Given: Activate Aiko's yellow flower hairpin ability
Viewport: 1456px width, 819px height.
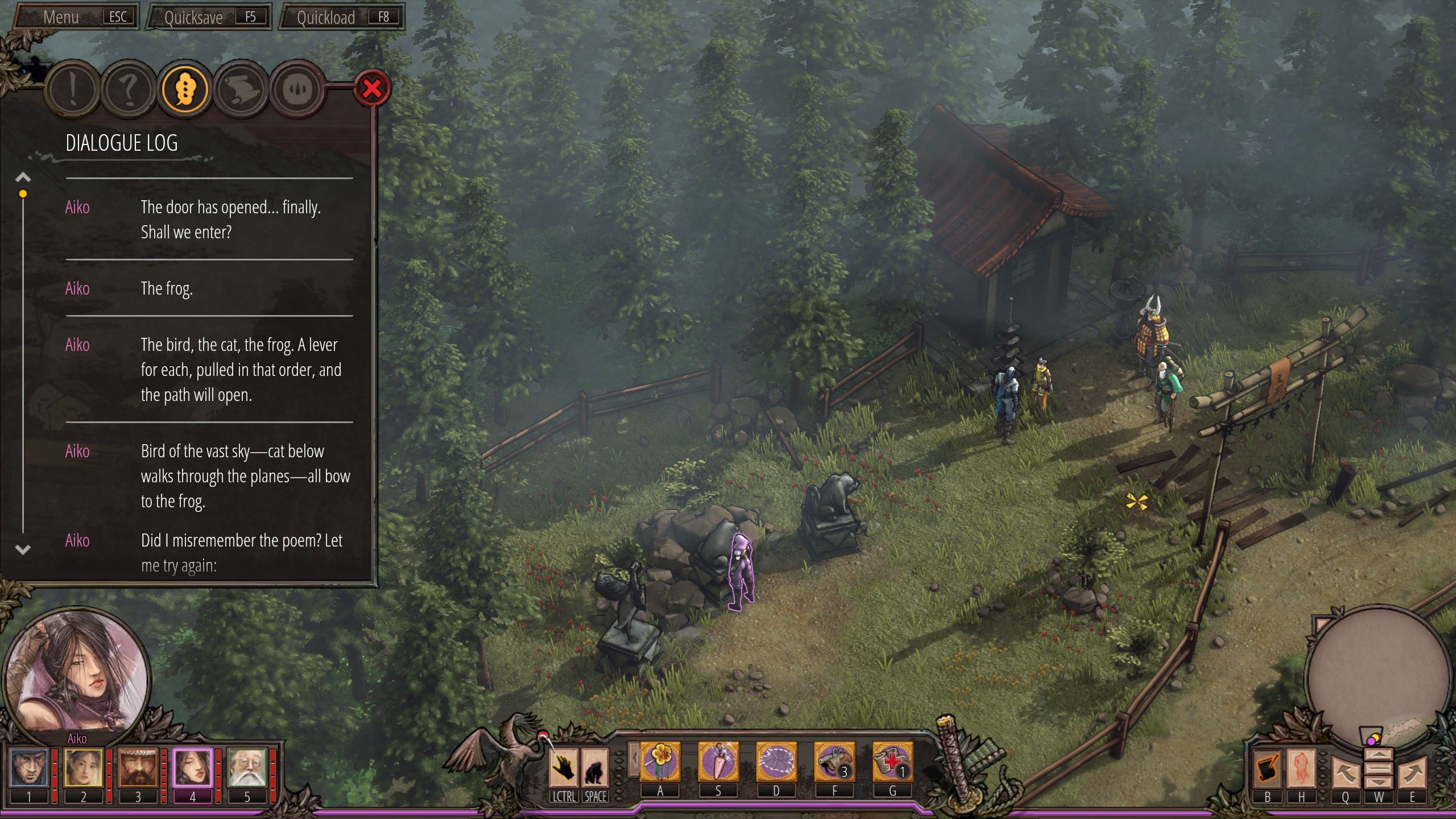Looking at the screenshot, I should (x=660, y=762).
